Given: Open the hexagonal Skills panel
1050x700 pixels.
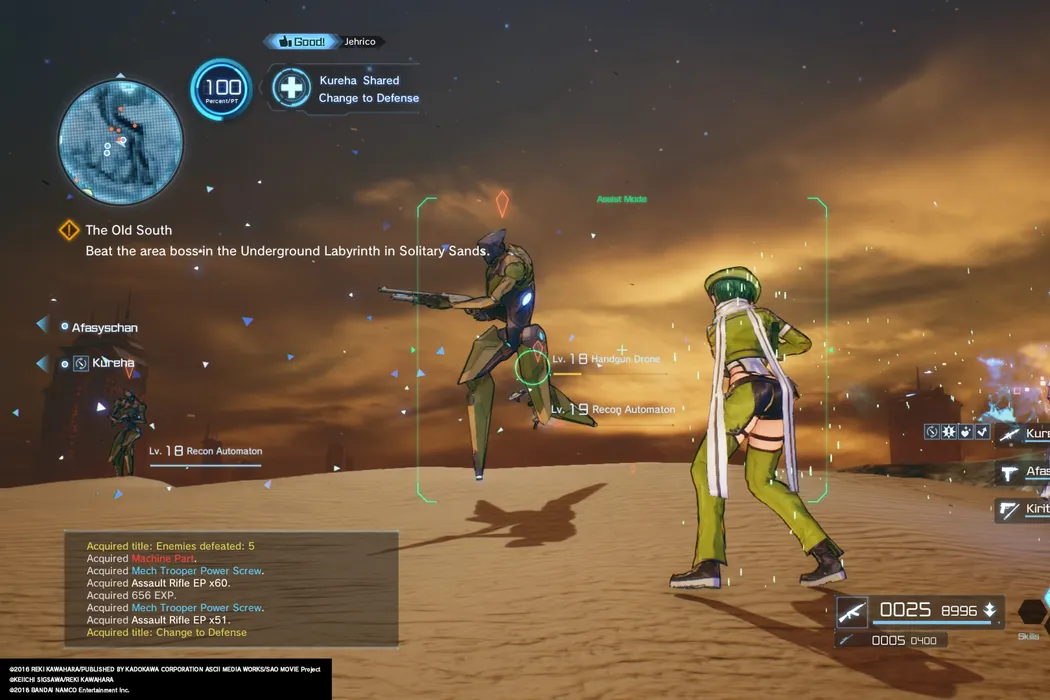Looking at the screenshot, I should tap(1032, 612).
